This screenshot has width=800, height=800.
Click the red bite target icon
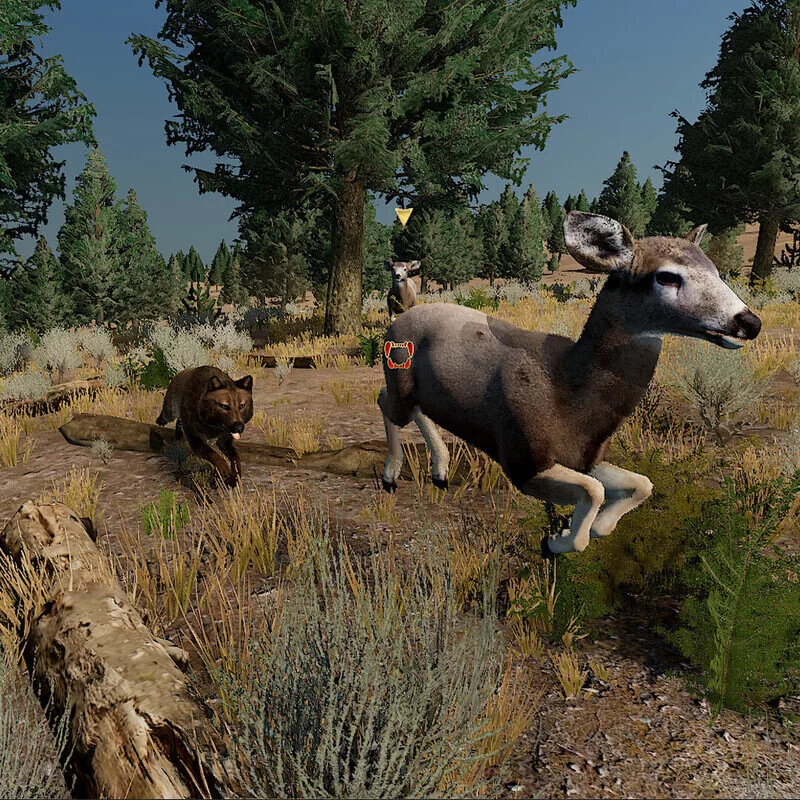[x=399, y=355]
